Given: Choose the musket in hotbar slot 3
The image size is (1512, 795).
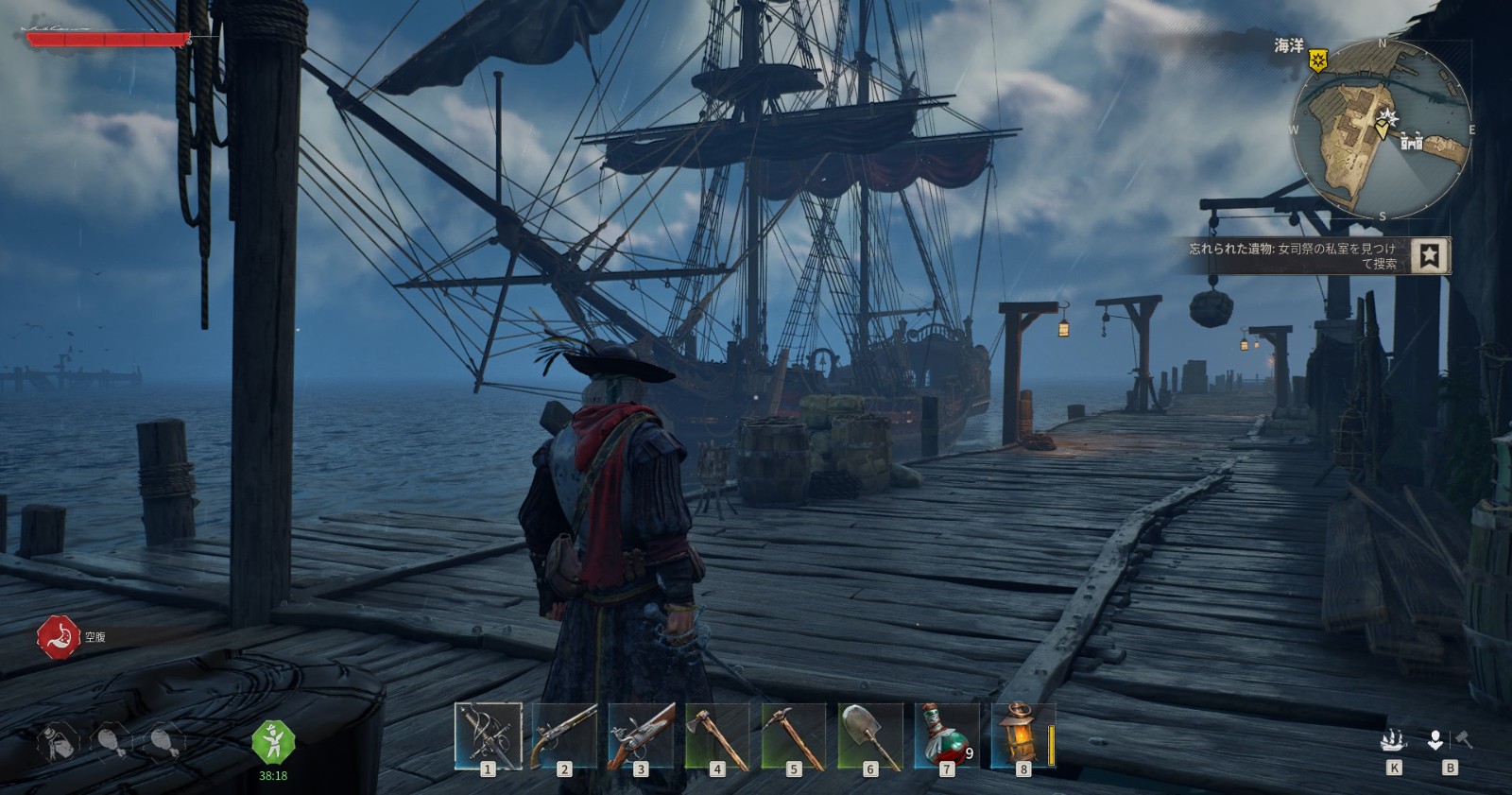Looking at the screenshot, I should tap(641, 735).
